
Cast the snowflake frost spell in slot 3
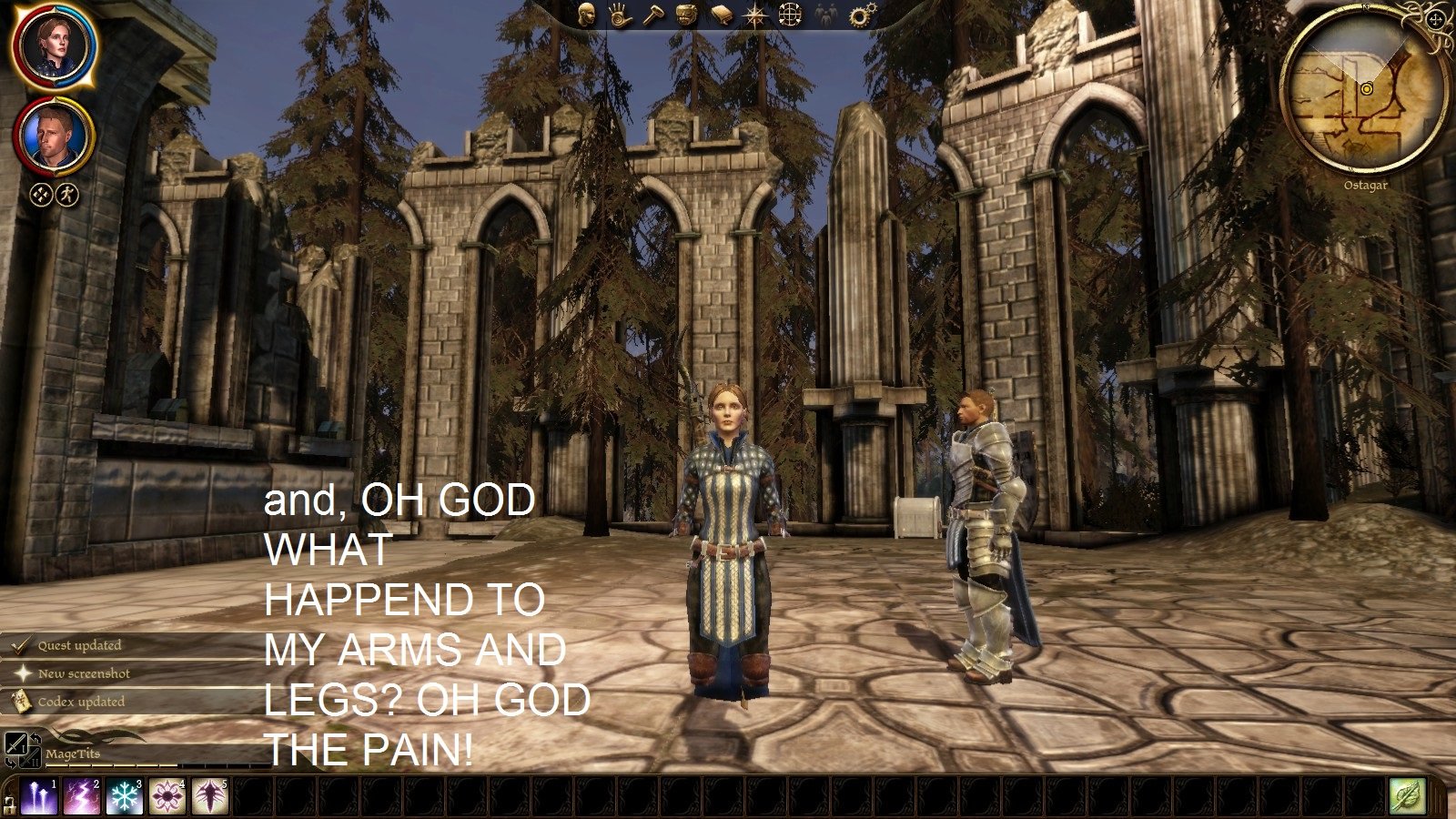pos(125,797)
